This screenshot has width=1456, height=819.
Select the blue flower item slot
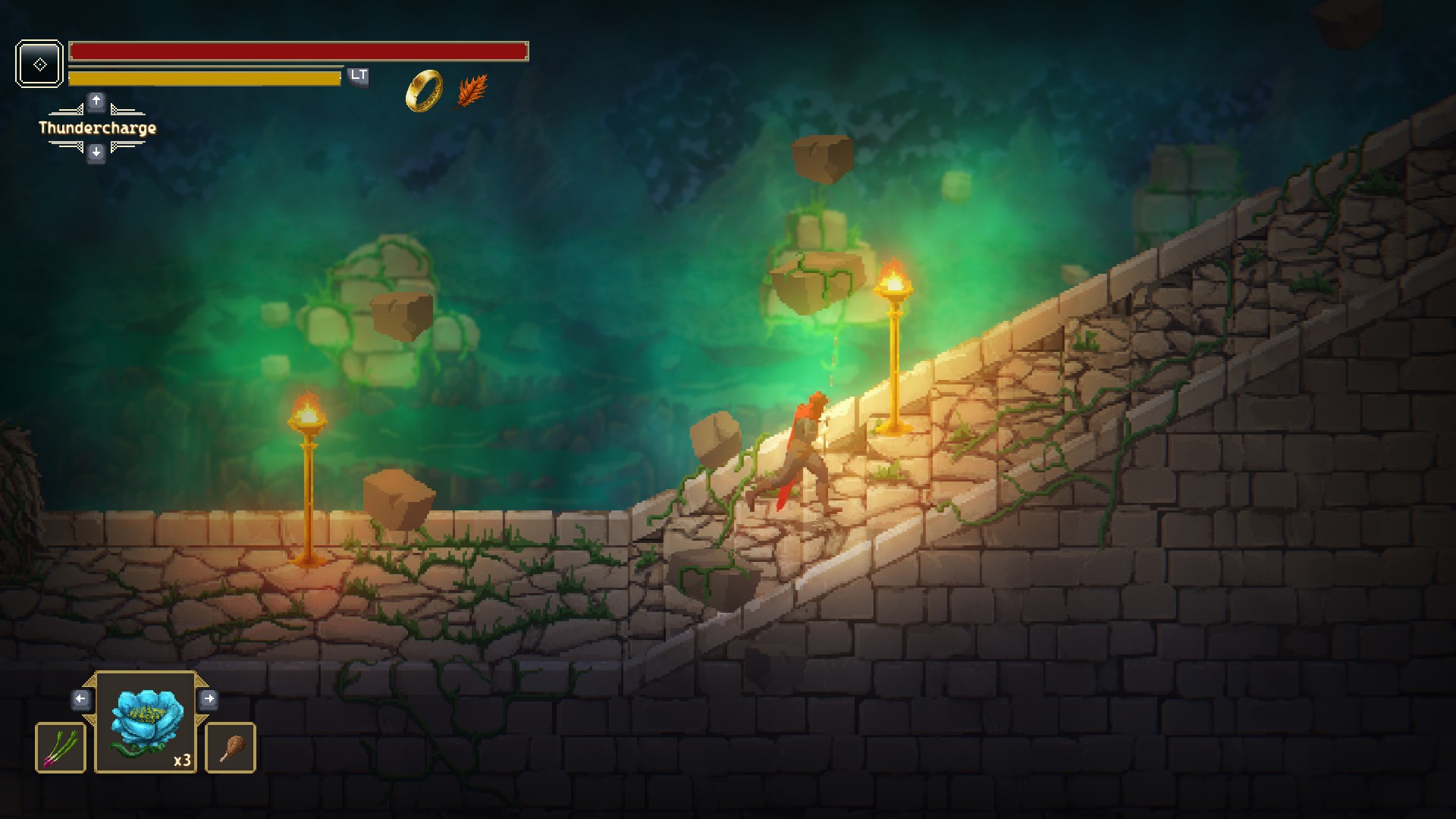[x=146, y=723]
